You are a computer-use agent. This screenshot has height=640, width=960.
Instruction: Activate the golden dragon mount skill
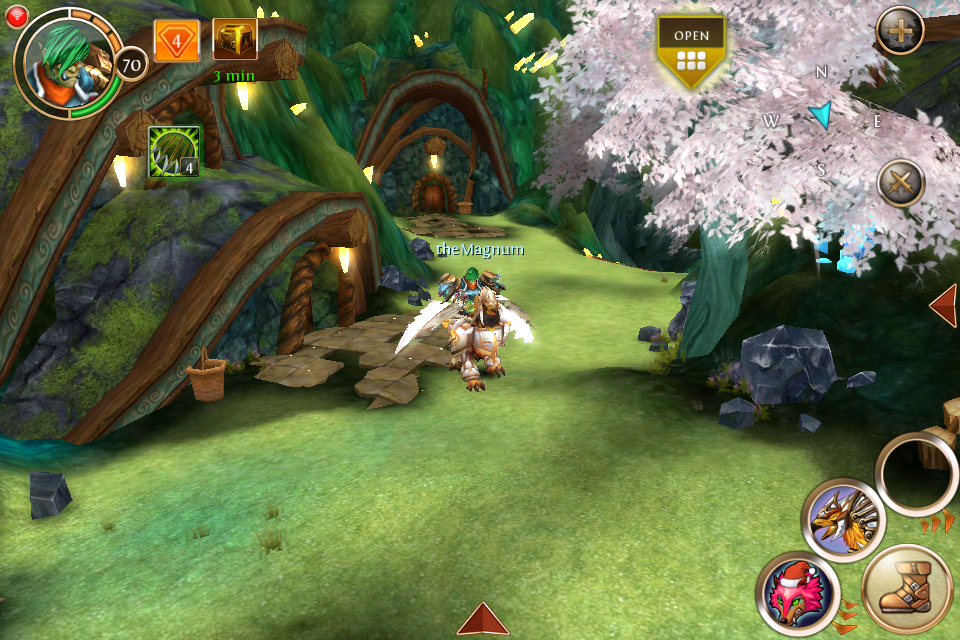(x=843, y=519)
